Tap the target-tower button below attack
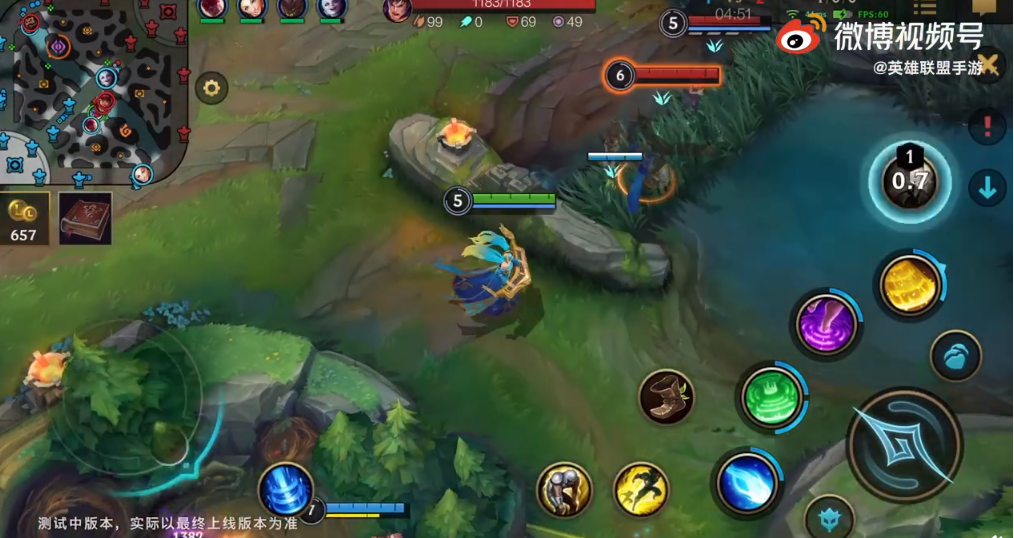The image size is (1014, 538). tap(828, 518)
